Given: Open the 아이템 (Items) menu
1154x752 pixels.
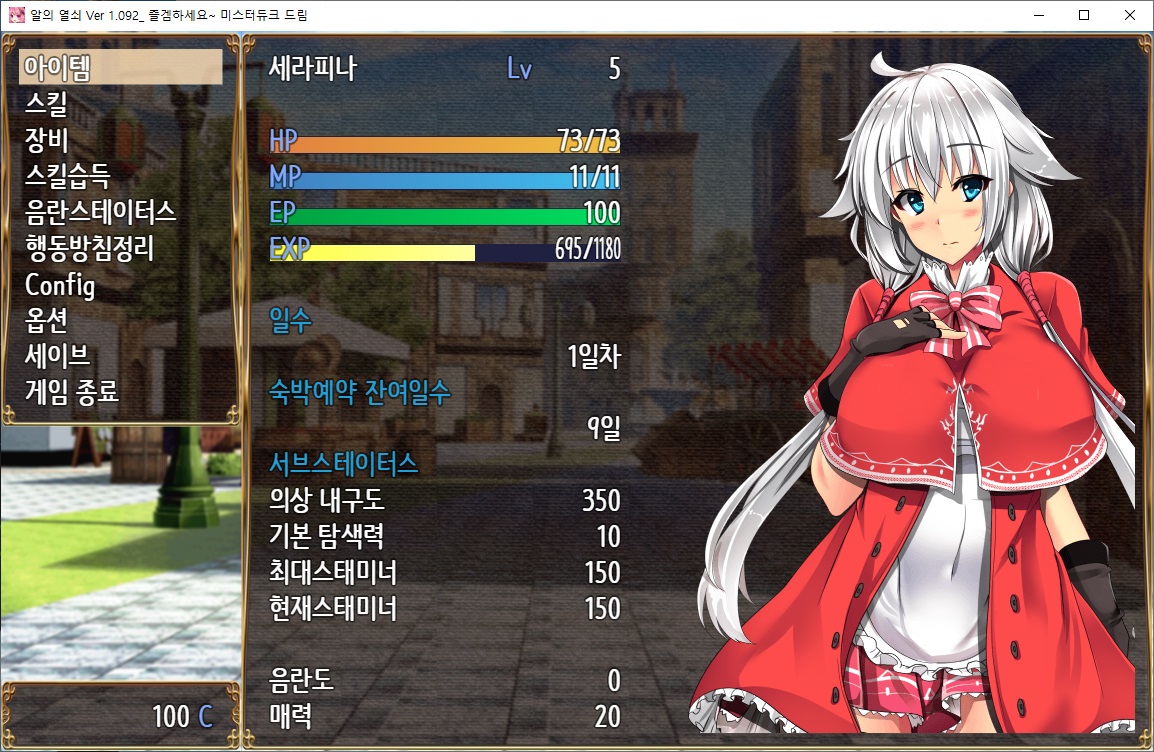Looking at the screenshot, I should pos(58,68).
